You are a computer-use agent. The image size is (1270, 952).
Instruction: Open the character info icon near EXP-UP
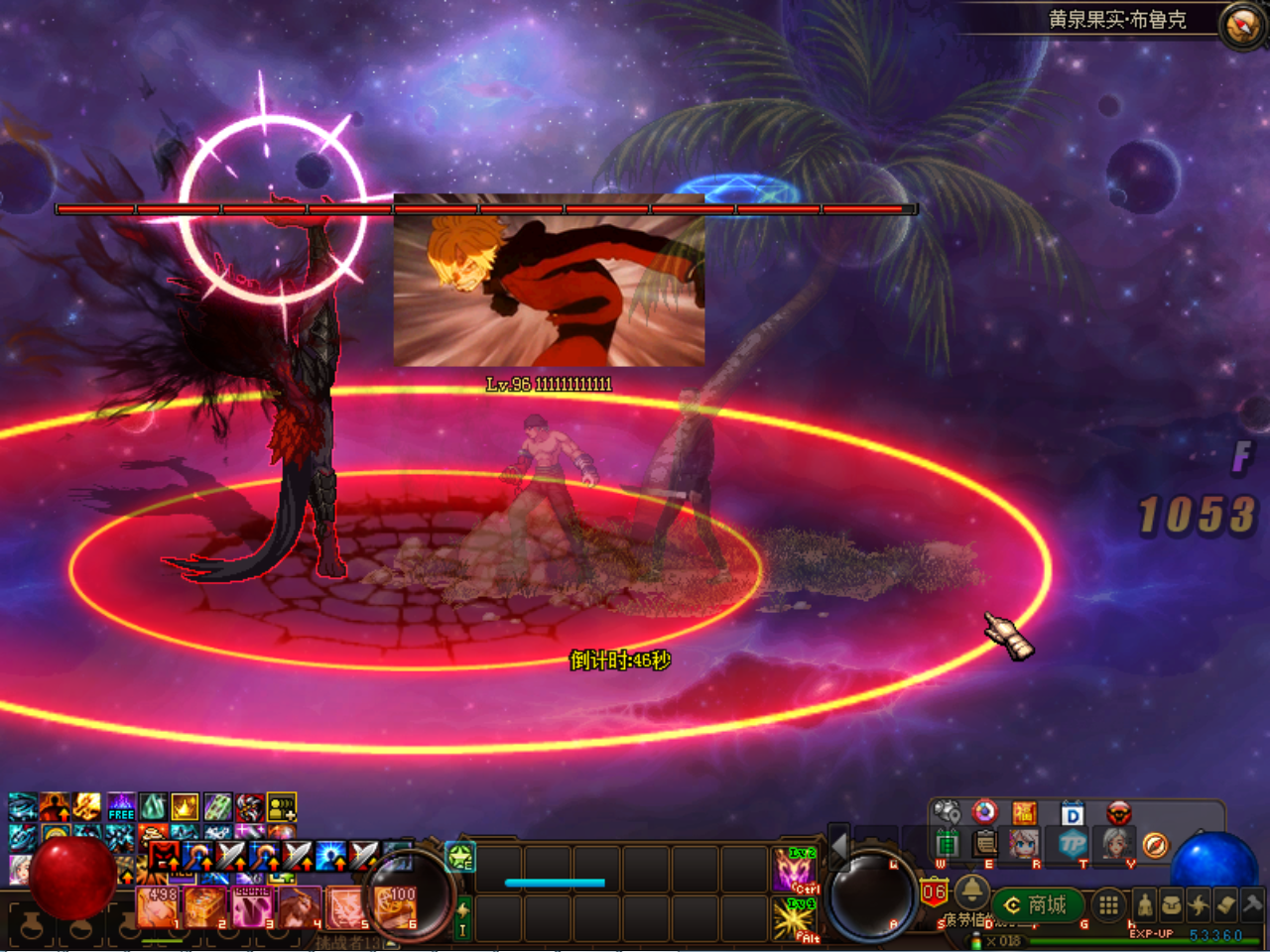(1146, 904)
